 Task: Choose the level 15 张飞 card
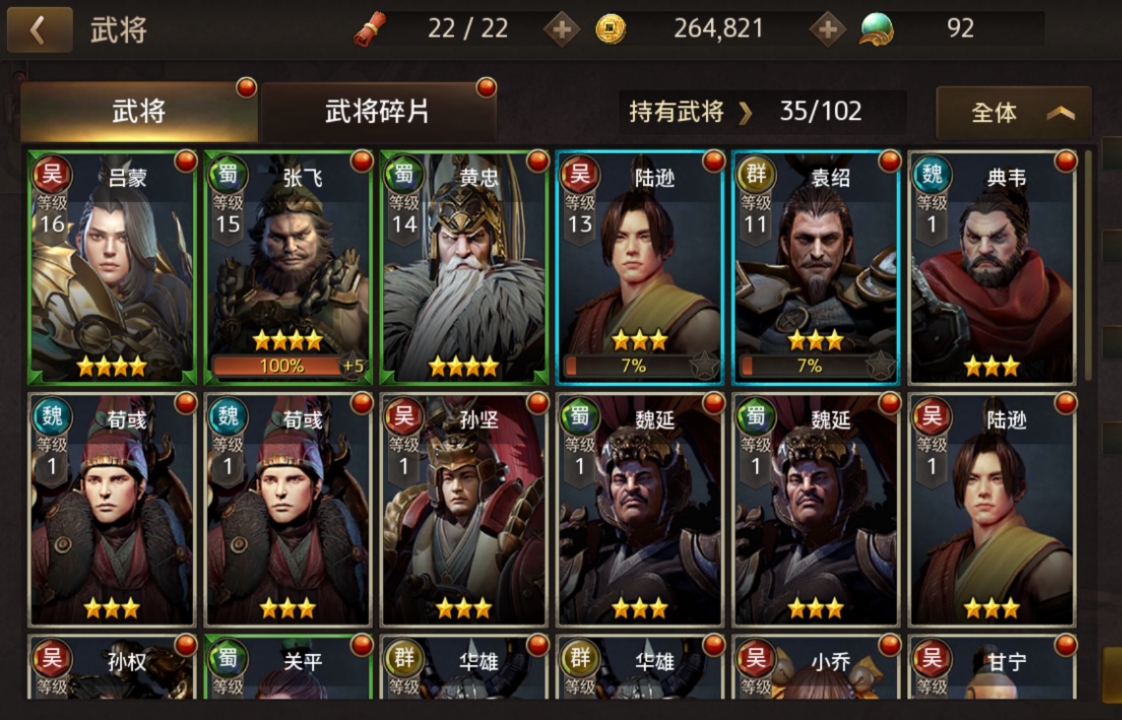pyautogui.click(x=288, y=267)
